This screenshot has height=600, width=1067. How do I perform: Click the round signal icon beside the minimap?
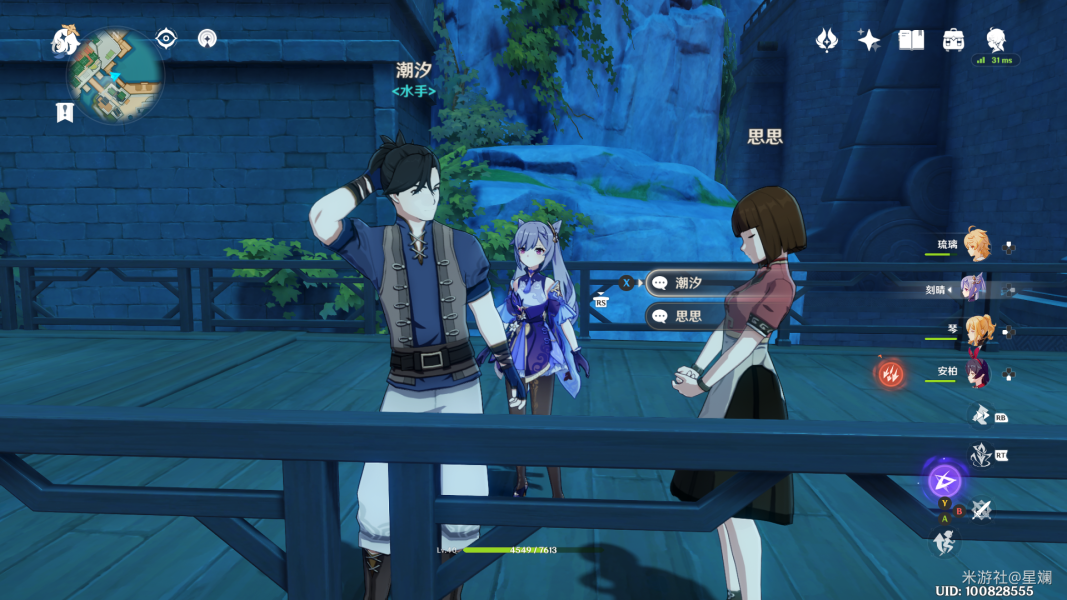coord(207,39)
